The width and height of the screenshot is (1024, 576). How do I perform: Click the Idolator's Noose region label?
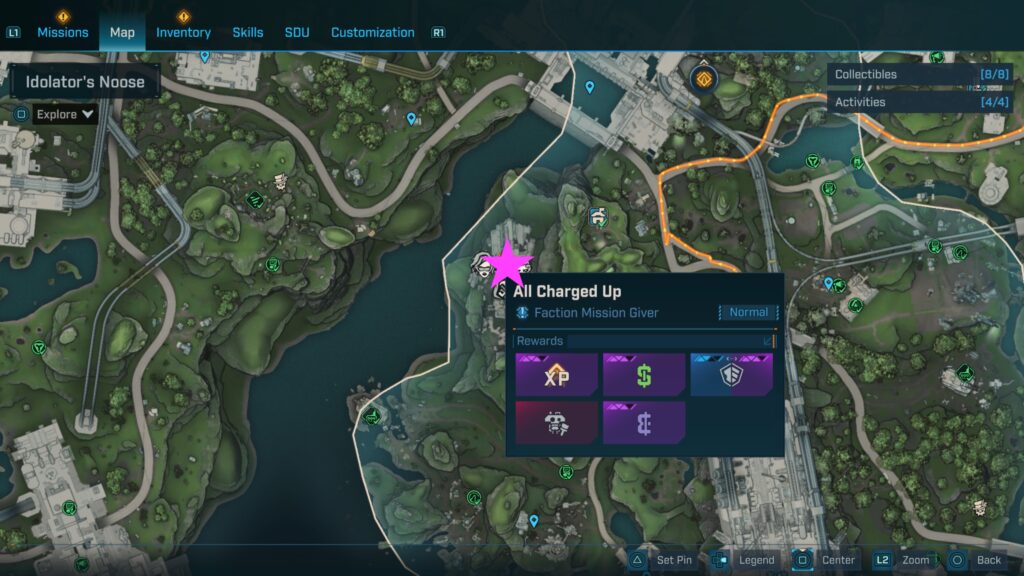tap(85, 82)
